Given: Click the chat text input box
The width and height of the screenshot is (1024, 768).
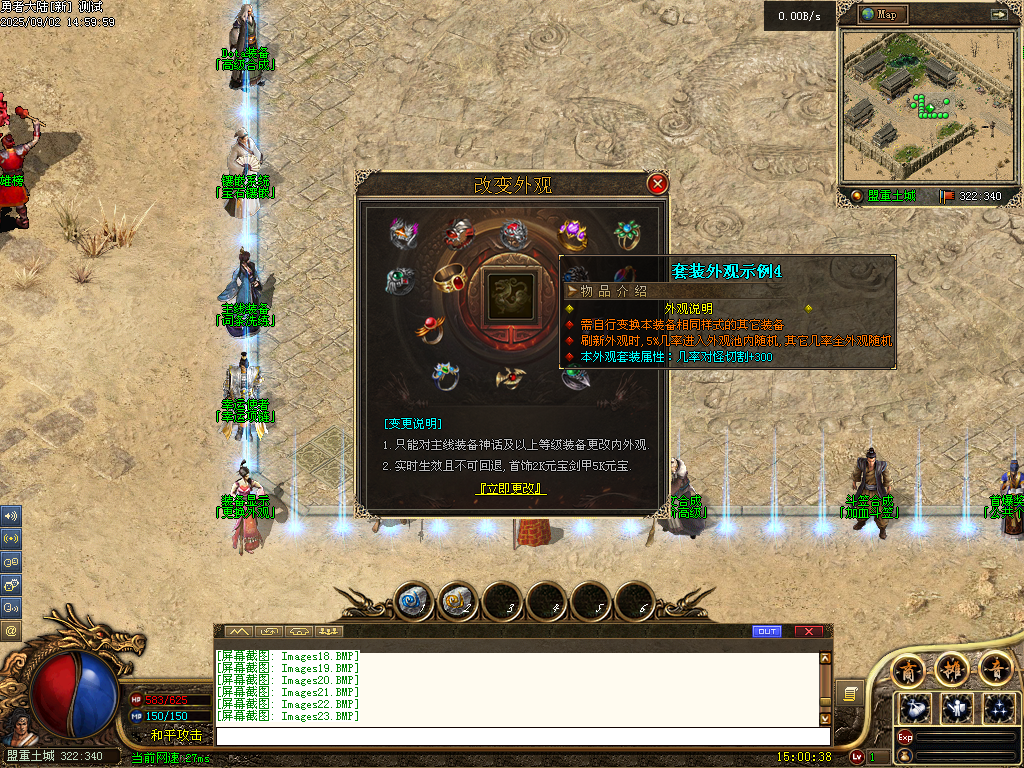Looking at the screenshot, I should pos(520,736).
